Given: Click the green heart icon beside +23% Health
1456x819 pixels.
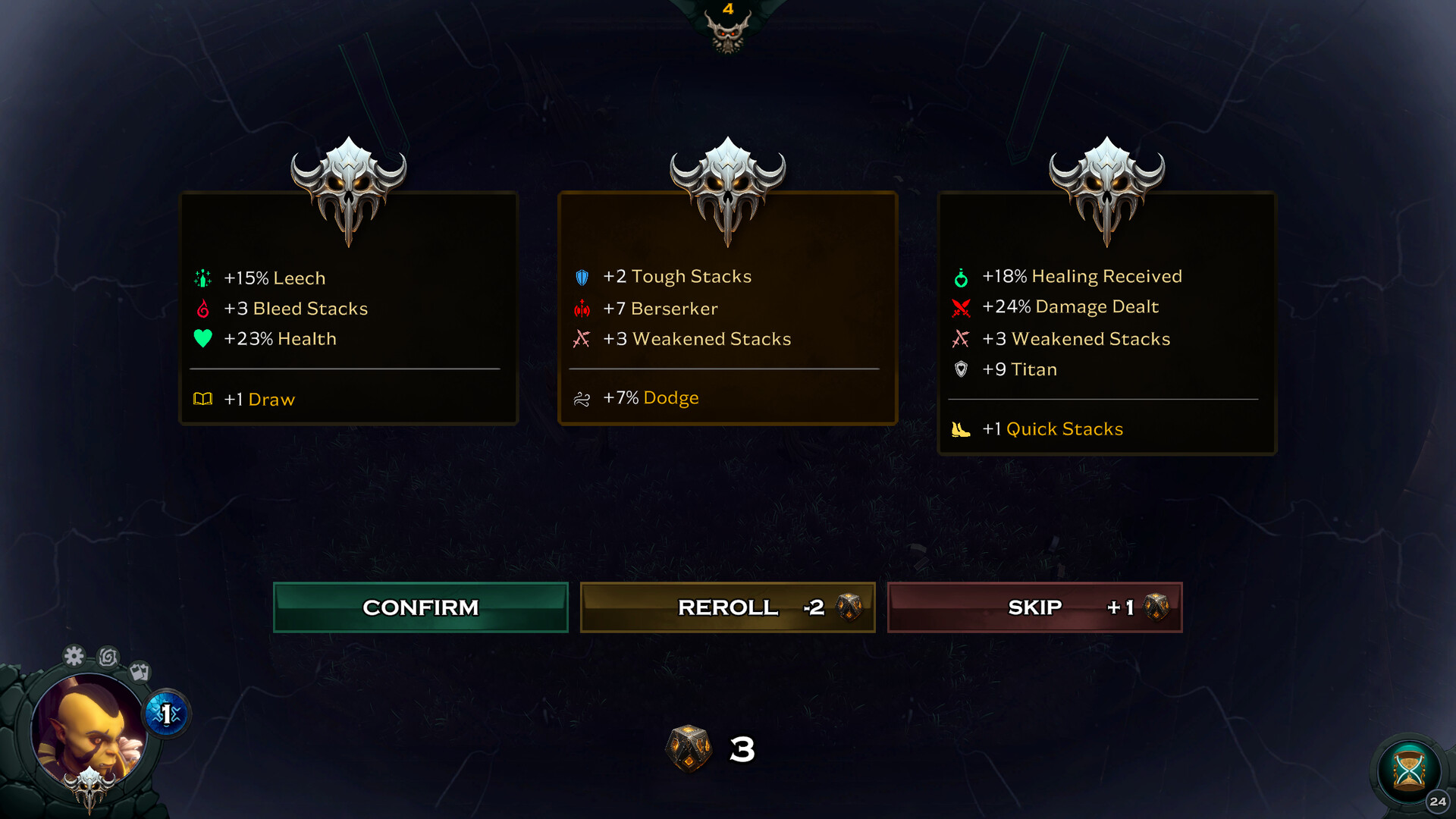Looking at the screenshot, I should point(202,338).
